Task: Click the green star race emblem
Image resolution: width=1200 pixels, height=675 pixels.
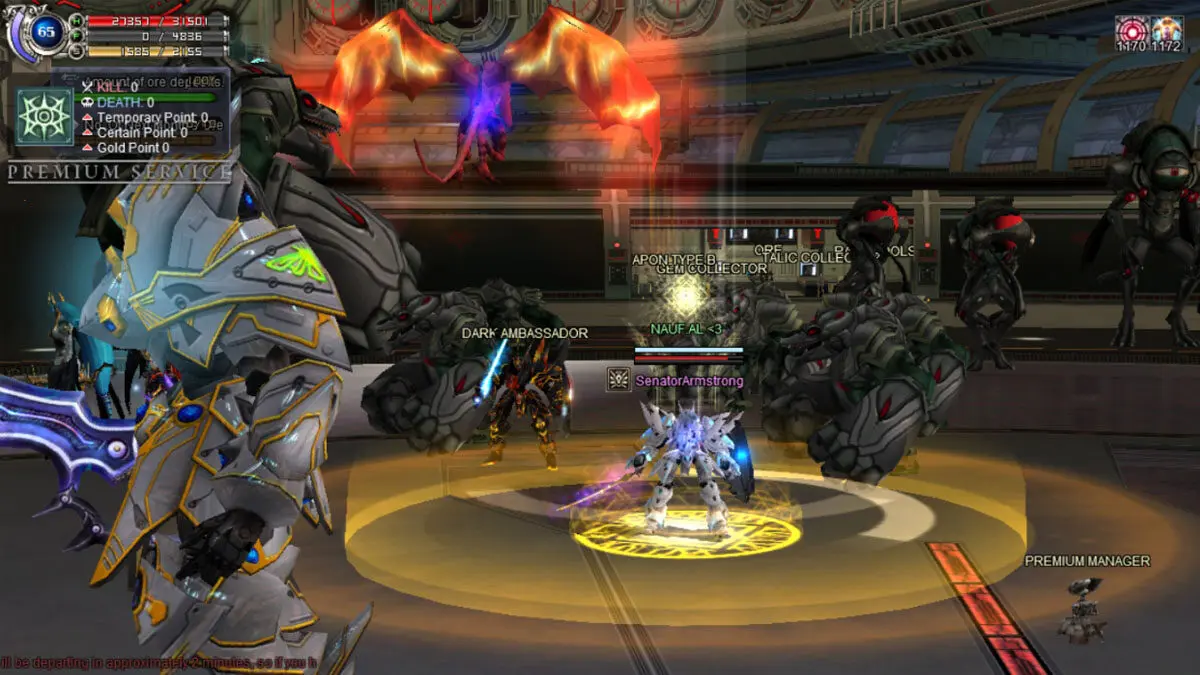Action: click(45, 117)
